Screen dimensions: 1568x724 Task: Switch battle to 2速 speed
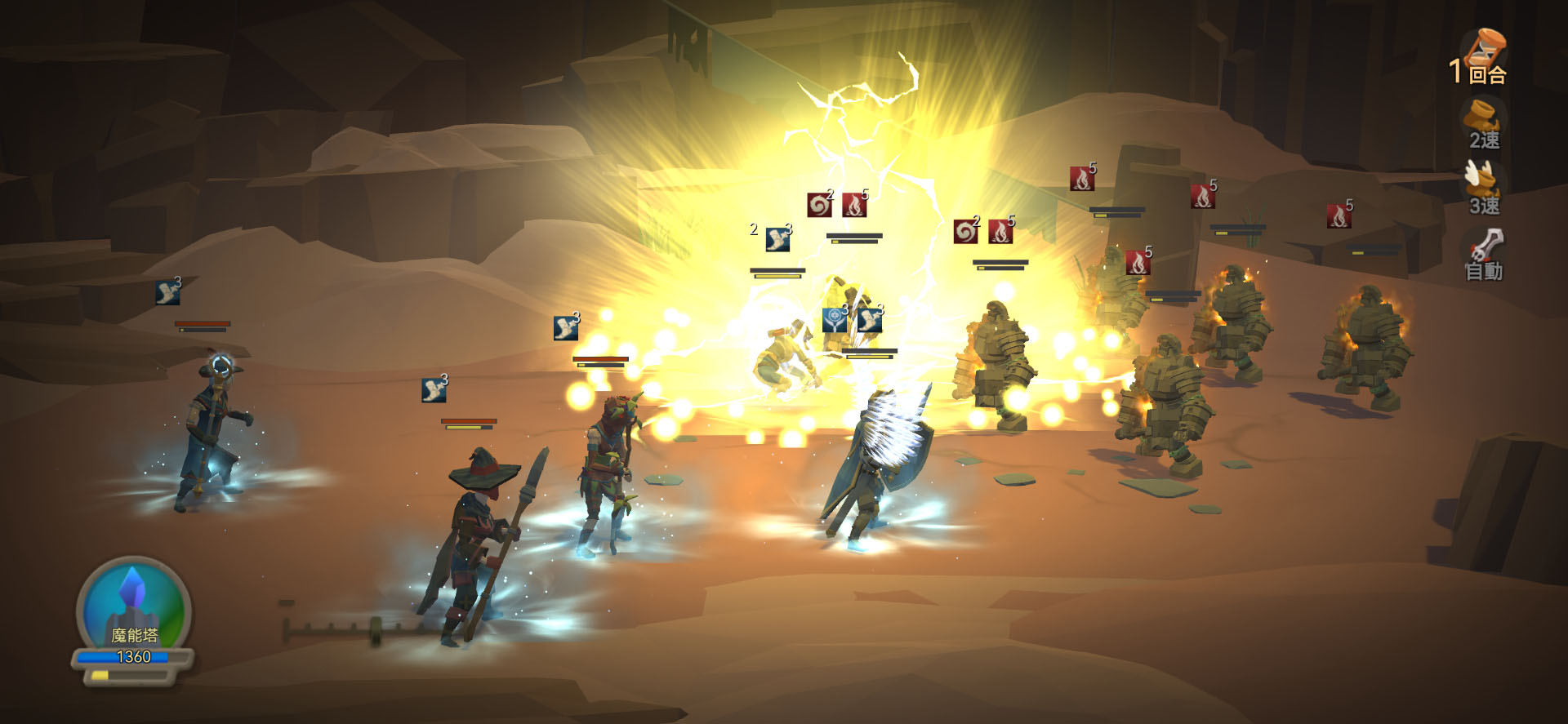point(1483,126)
